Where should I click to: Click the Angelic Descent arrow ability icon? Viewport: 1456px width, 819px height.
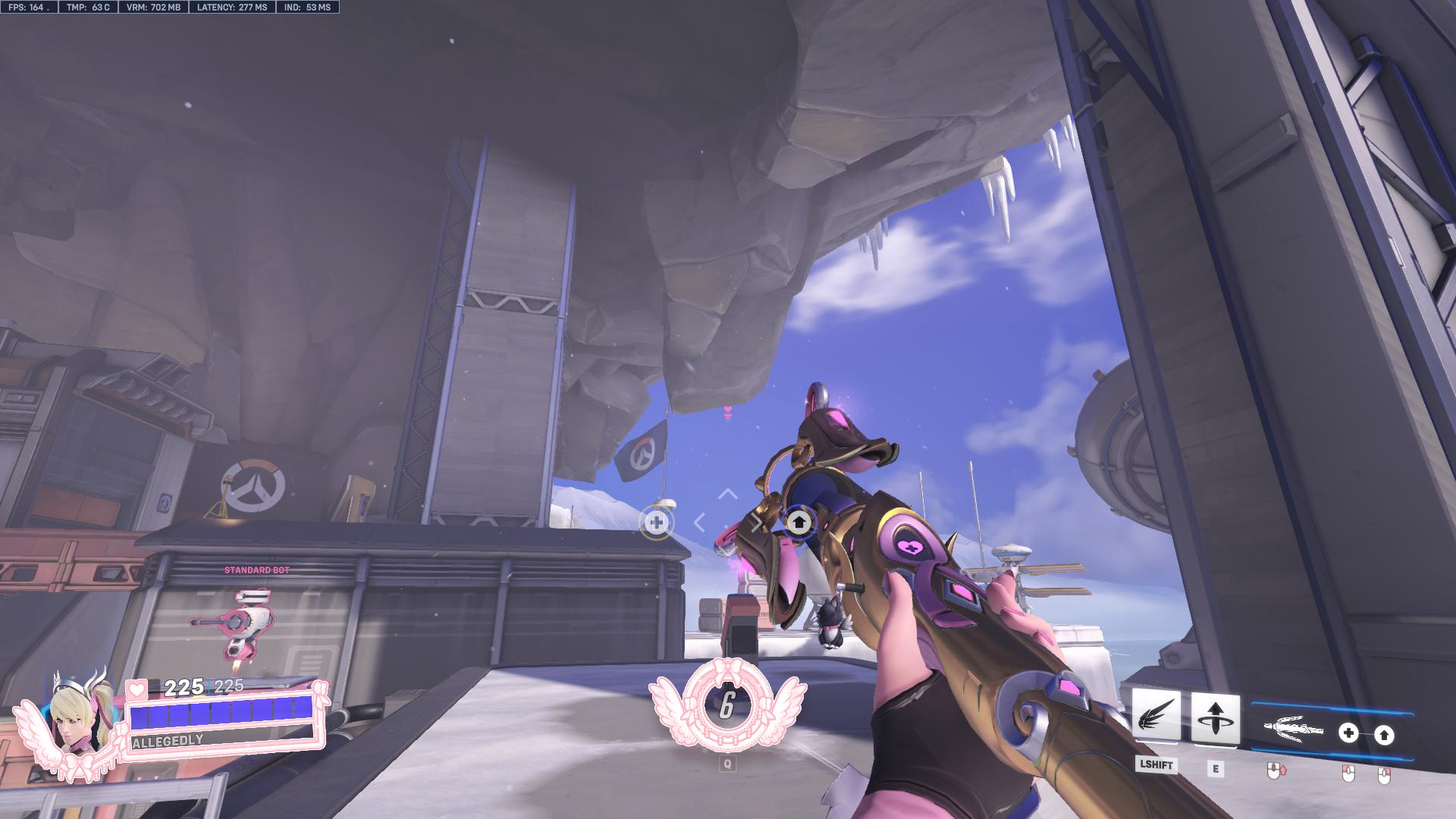point(1216,717)
